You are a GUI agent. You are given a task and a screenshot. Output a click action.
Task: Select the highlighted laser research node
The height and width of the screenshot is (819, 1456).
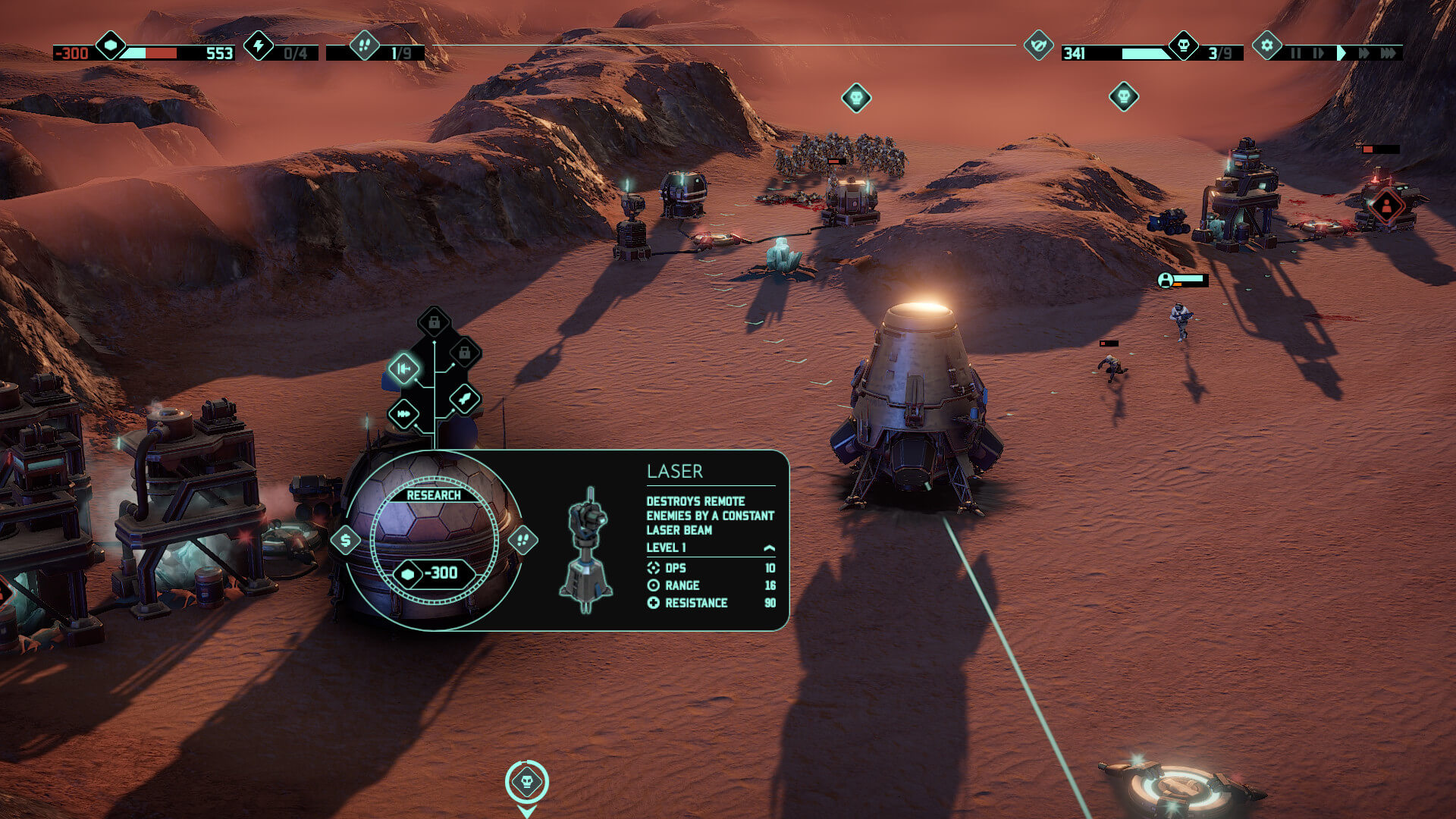tap(403, 369)
